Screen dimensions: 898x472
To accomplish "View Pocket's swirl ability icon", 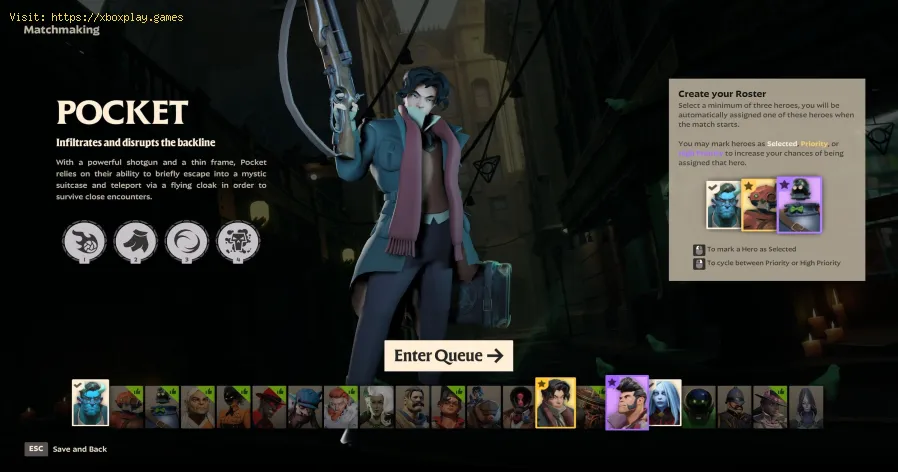I will click(186, 241).
